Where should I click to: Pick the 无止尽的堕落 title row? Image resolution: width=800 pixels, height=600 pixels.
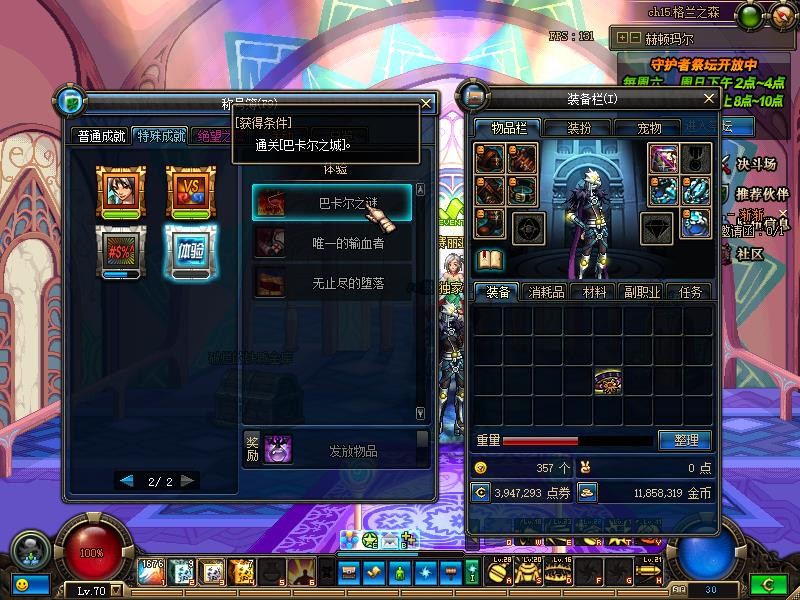[331, 283]
